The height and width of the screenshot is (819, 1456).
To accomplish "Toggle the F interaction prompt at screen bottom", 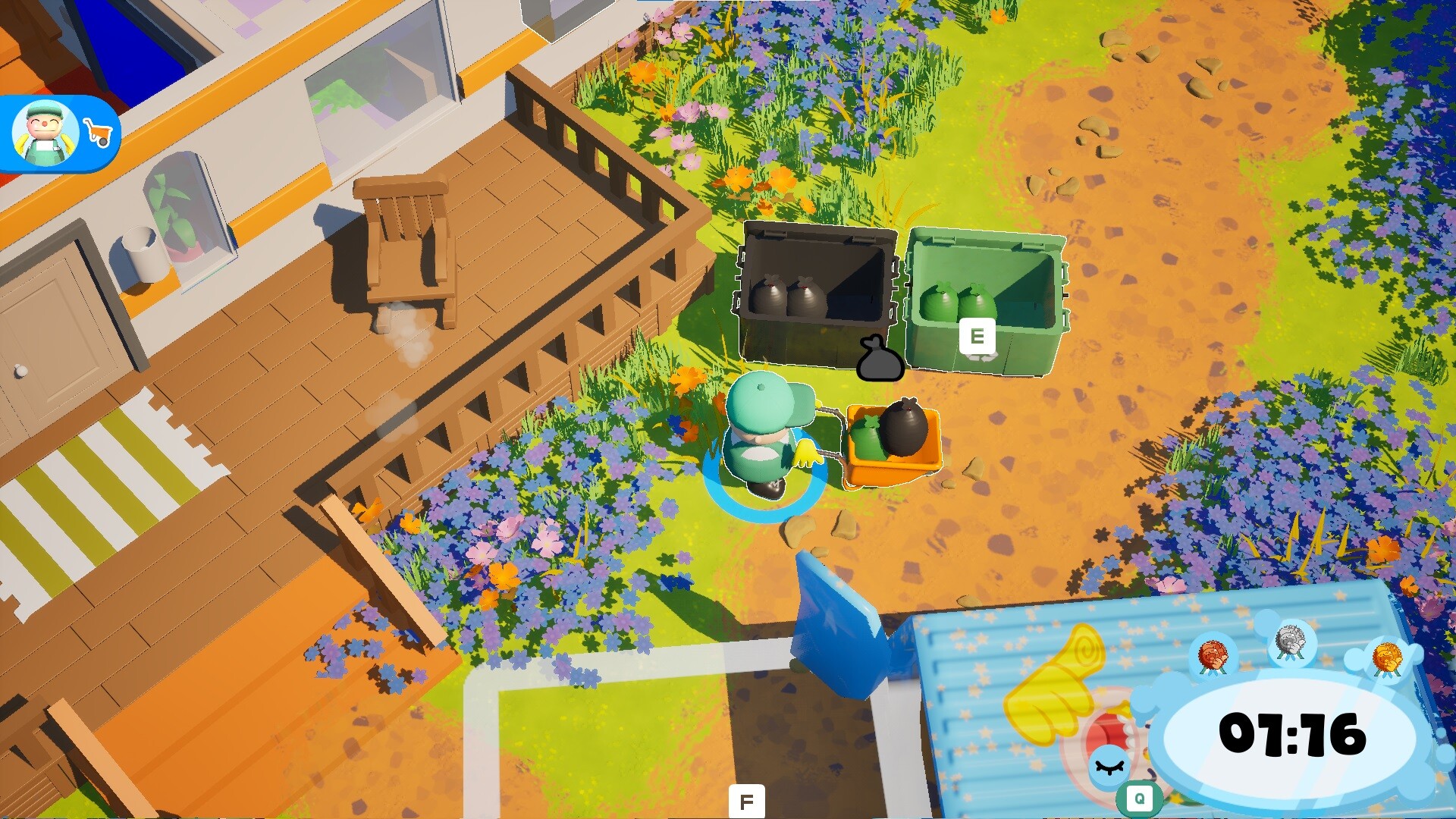I will click(x=745, y=799).
